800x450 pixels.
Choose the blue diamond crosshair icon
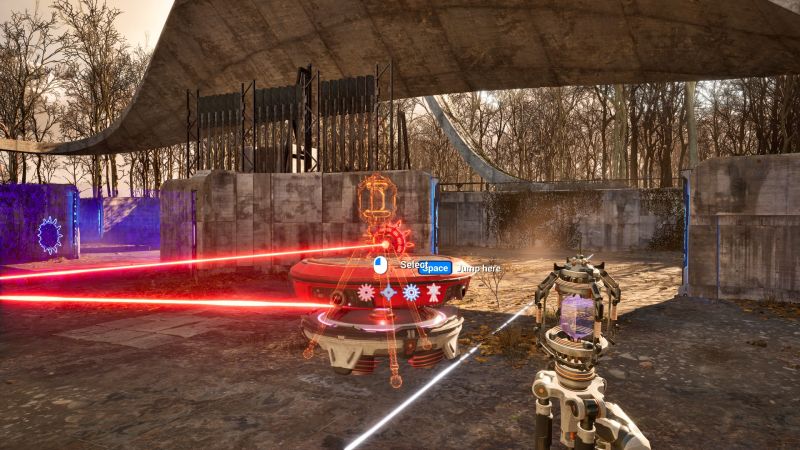[388, 293]
